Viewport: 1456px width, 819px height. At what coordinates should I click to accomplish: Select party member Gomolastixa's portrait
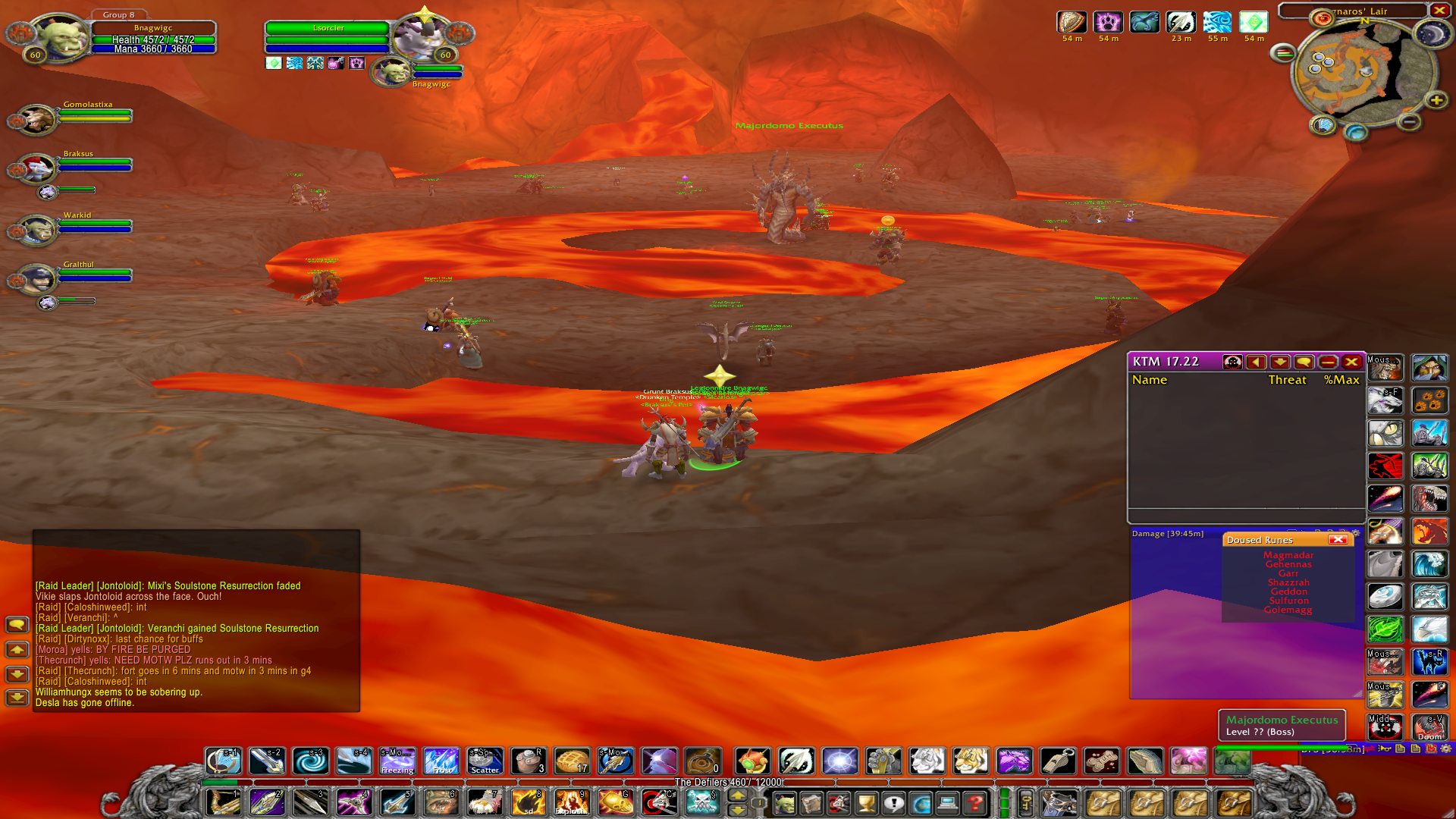[36, 120]
